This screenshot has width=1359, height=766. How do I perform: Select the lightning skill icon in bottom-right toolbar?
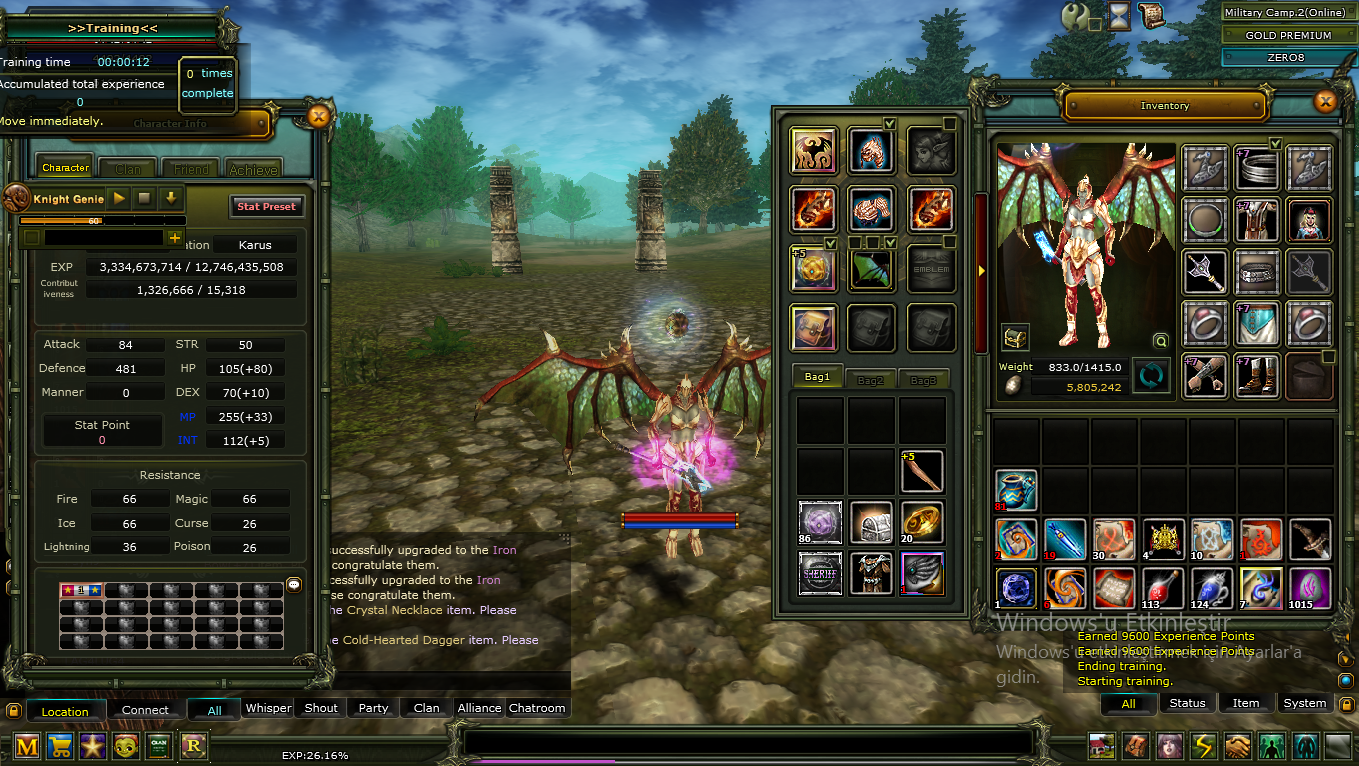(1204, 746)
